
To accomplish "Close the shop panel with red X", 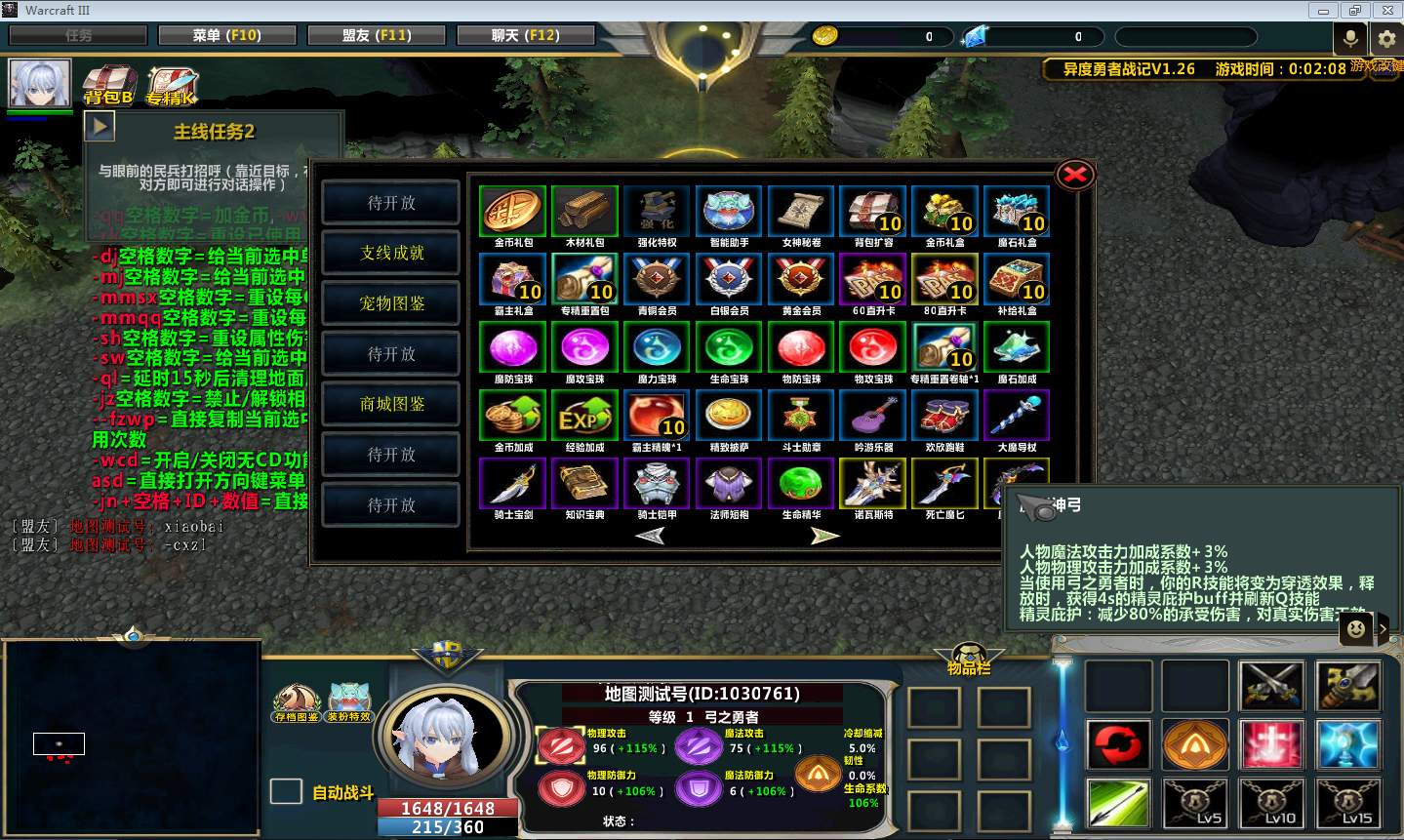I will pyautogui.click(x=1074, y=175).
